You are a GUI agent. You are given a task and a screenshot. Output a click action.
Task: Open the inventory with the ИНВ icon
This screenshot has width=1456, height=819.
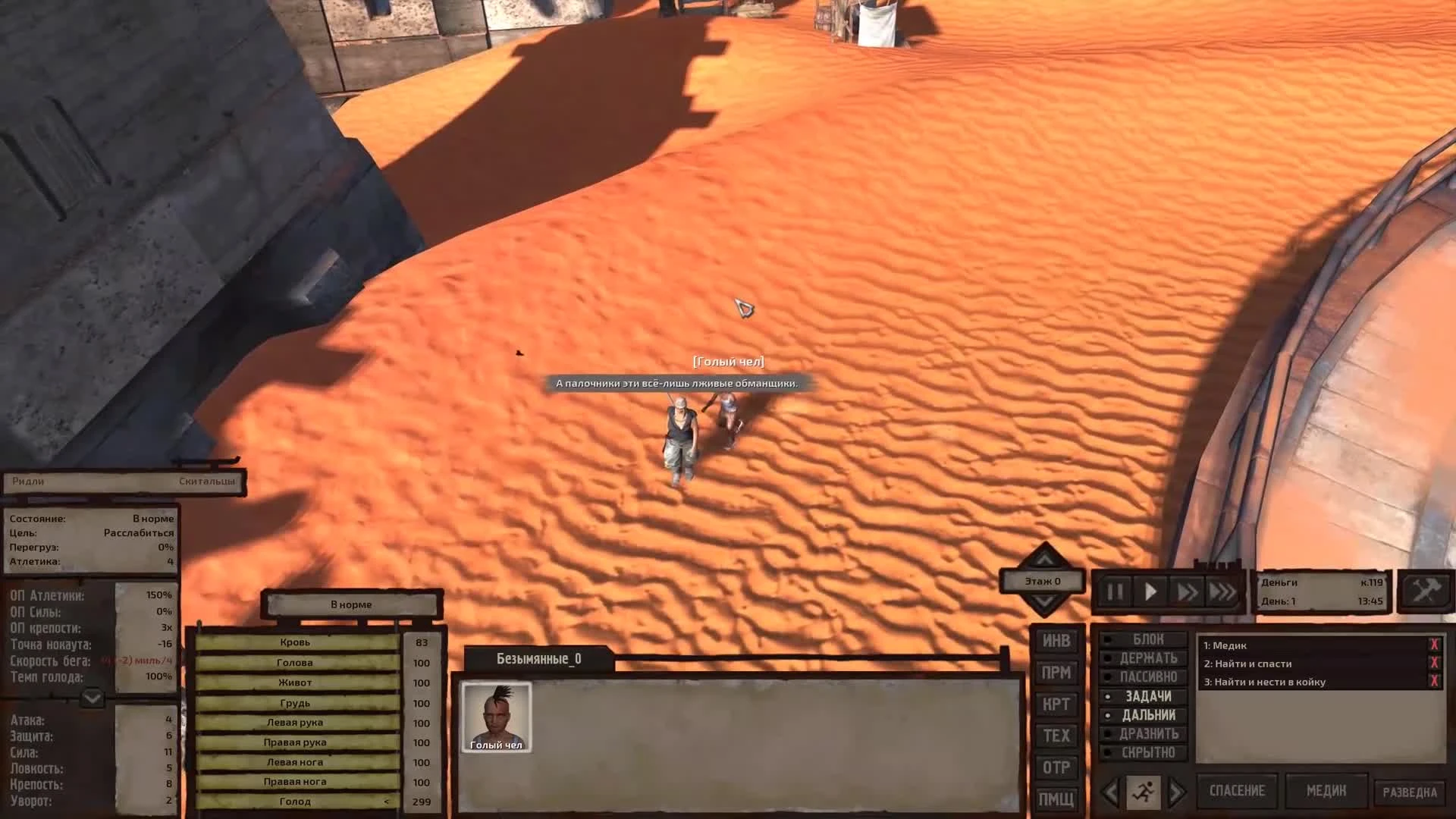(1056, 641)
